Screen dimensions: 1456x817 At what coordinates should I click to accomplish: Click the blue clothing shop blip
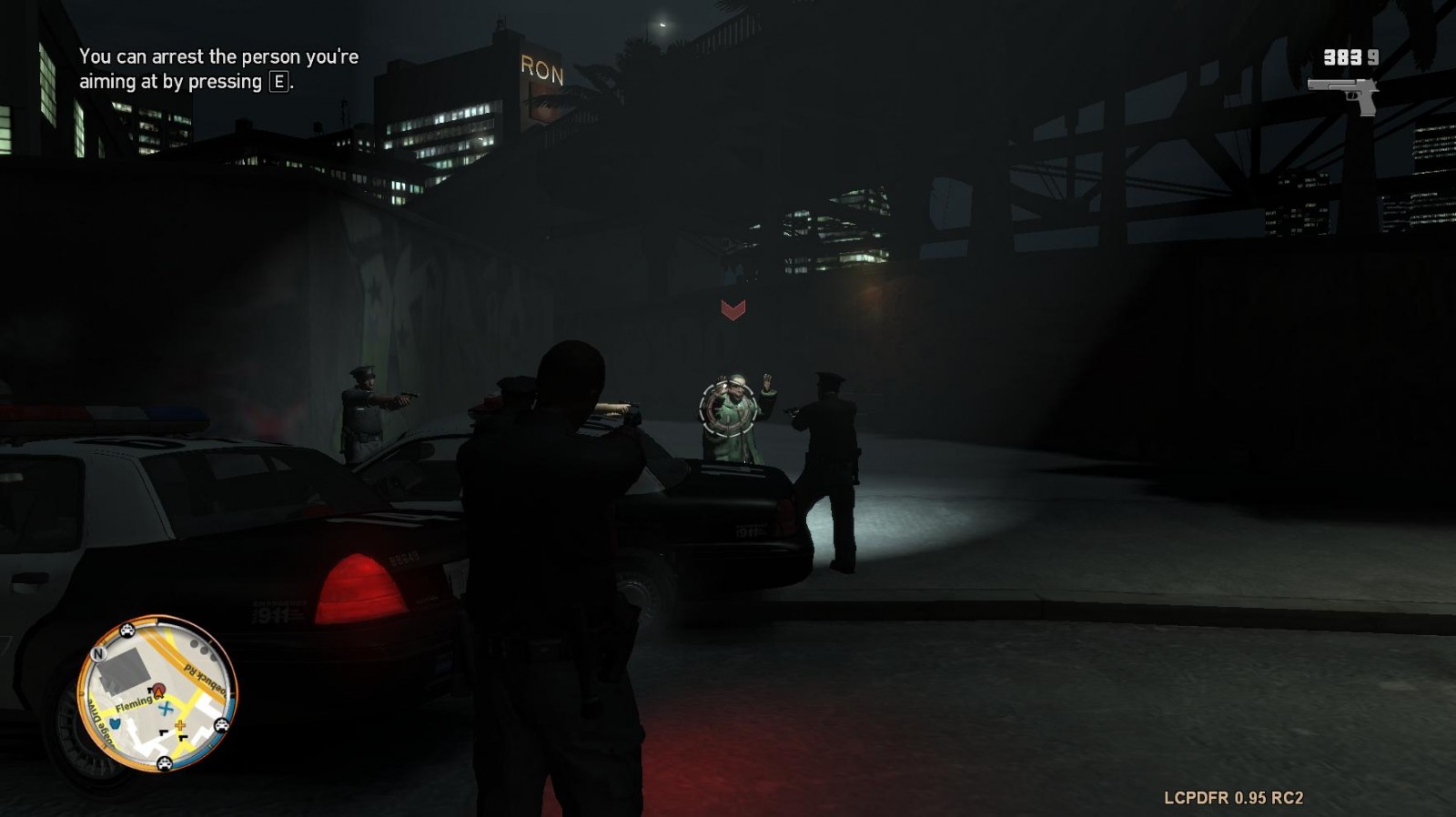coord(115,724)
